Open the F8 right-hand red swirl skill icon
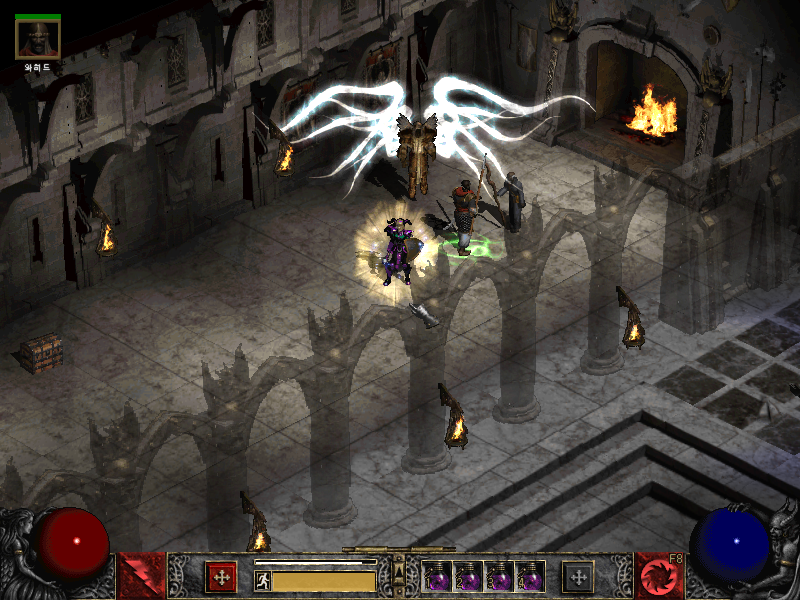 coord(660,577)
